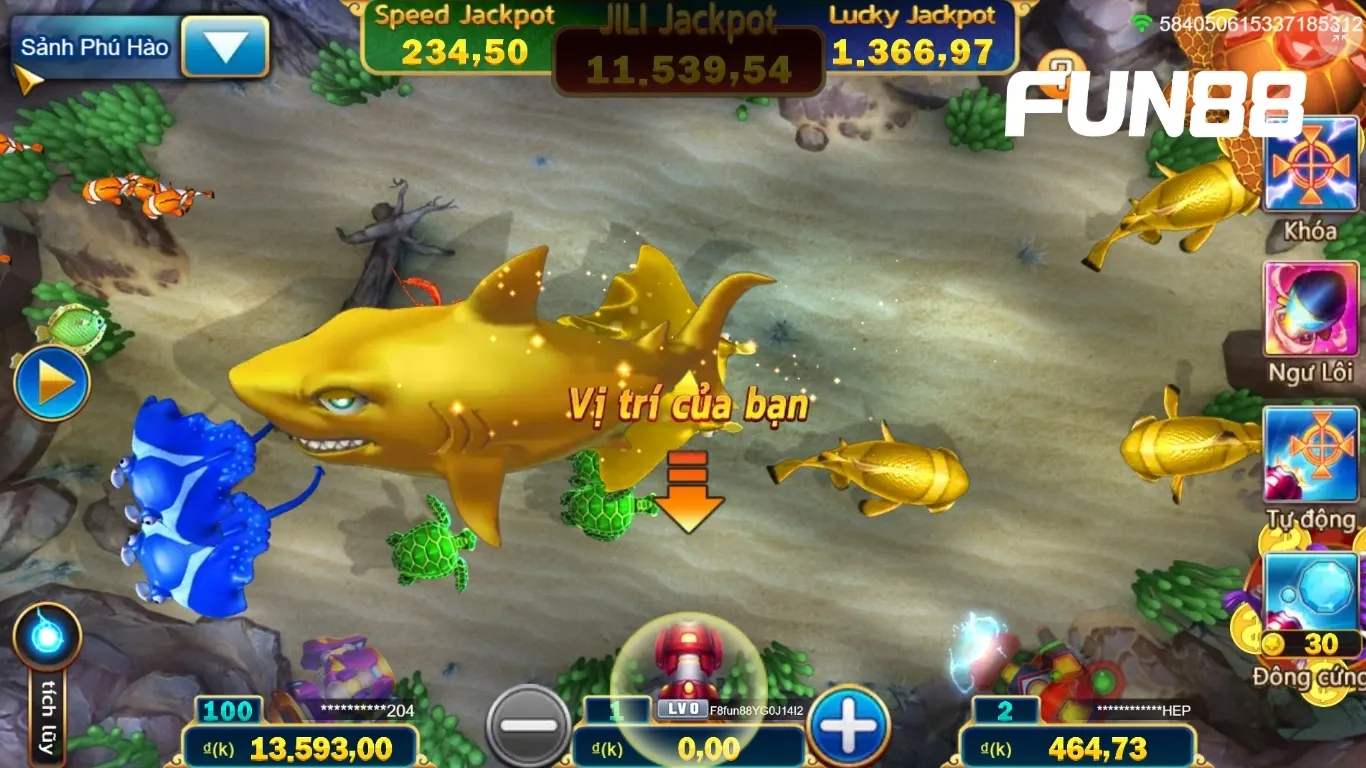Image resolution: width=1366 pixels, height=768 pixels.
Task: Decrease the bet with the minus button
Action: [528, 726]
